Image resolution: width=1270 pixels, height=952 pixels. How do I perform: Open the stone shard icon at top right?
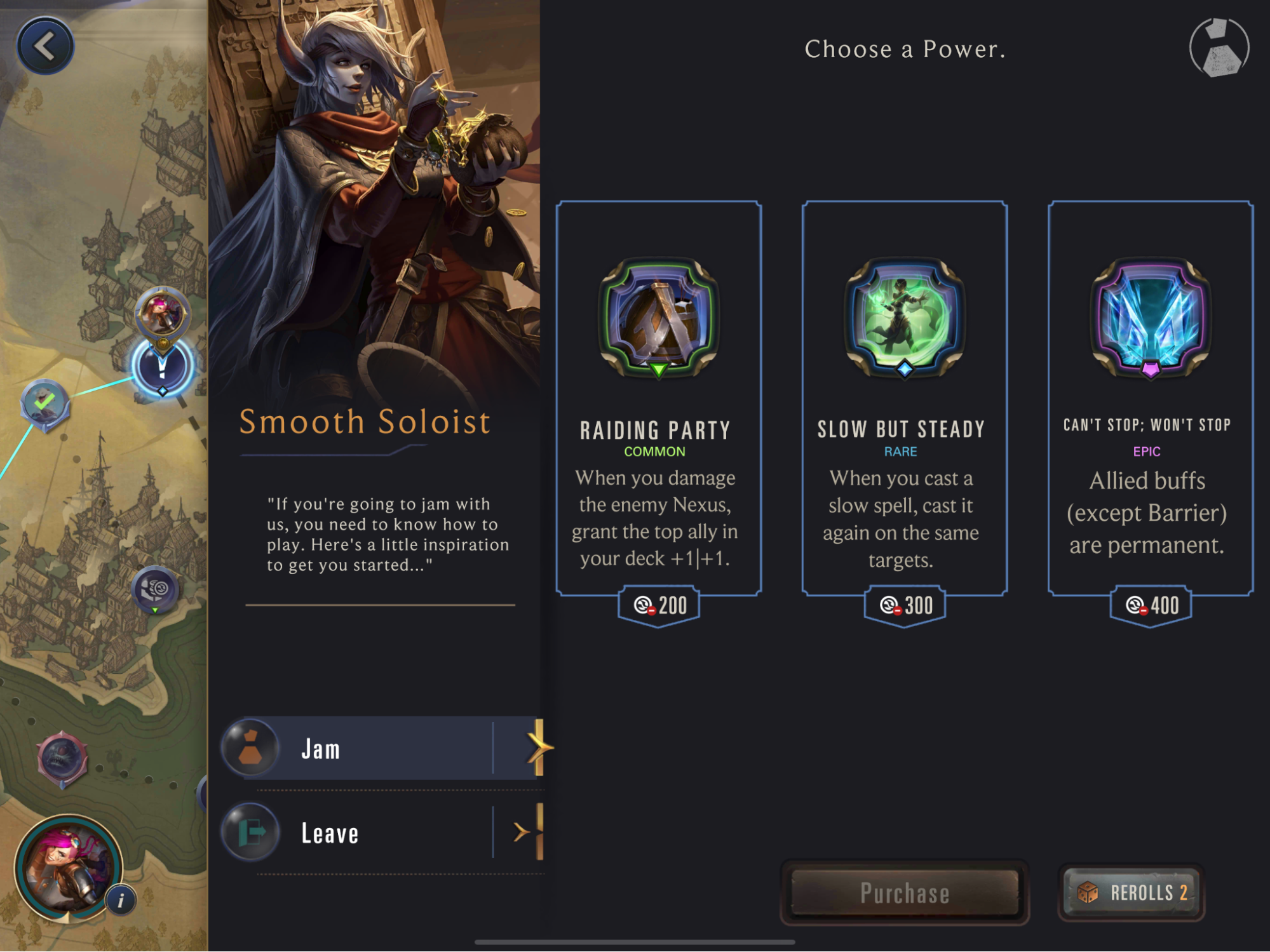1219,48
